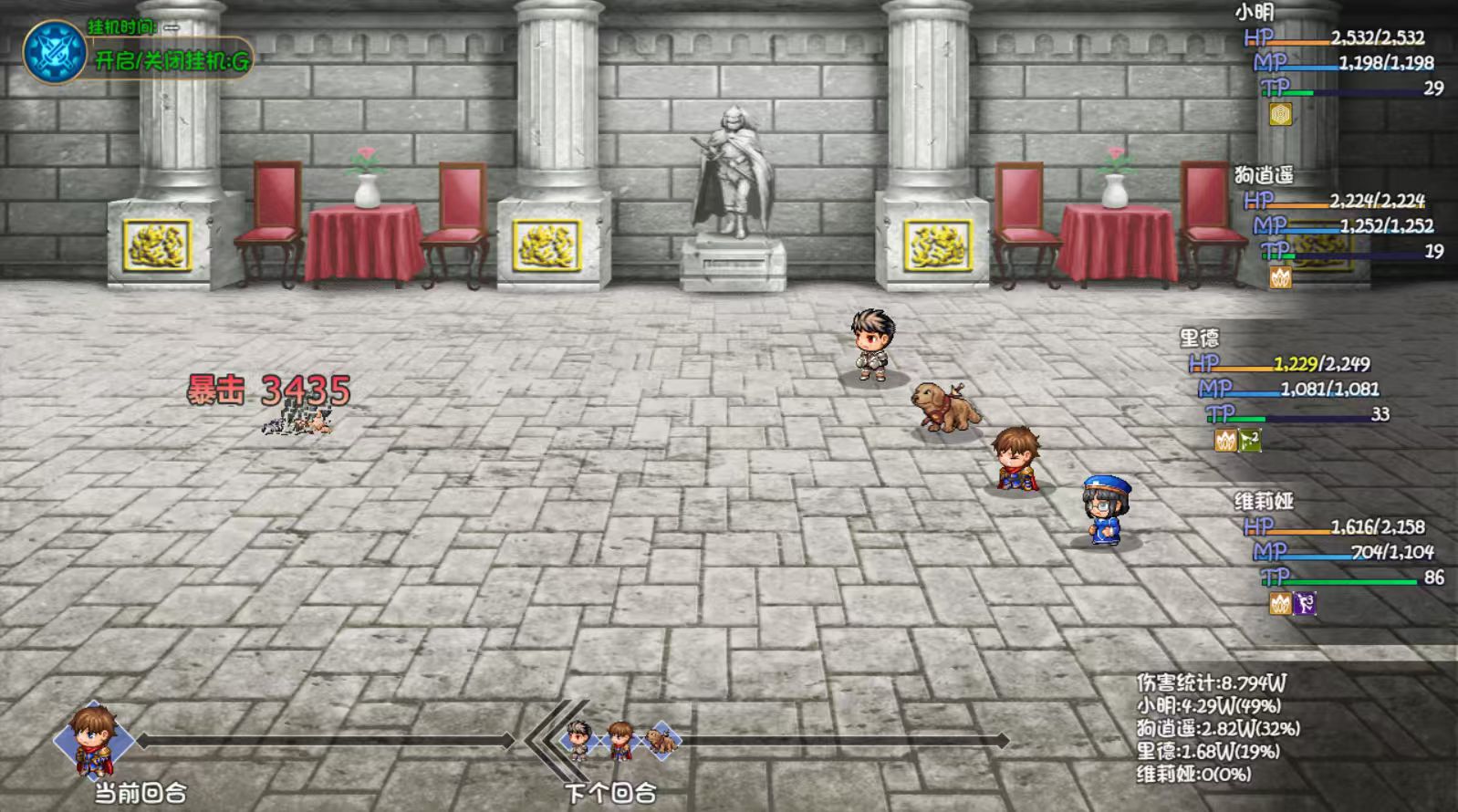
Task: Inspect 小明's yellow status buff icon
Action: coord(1281,114)
